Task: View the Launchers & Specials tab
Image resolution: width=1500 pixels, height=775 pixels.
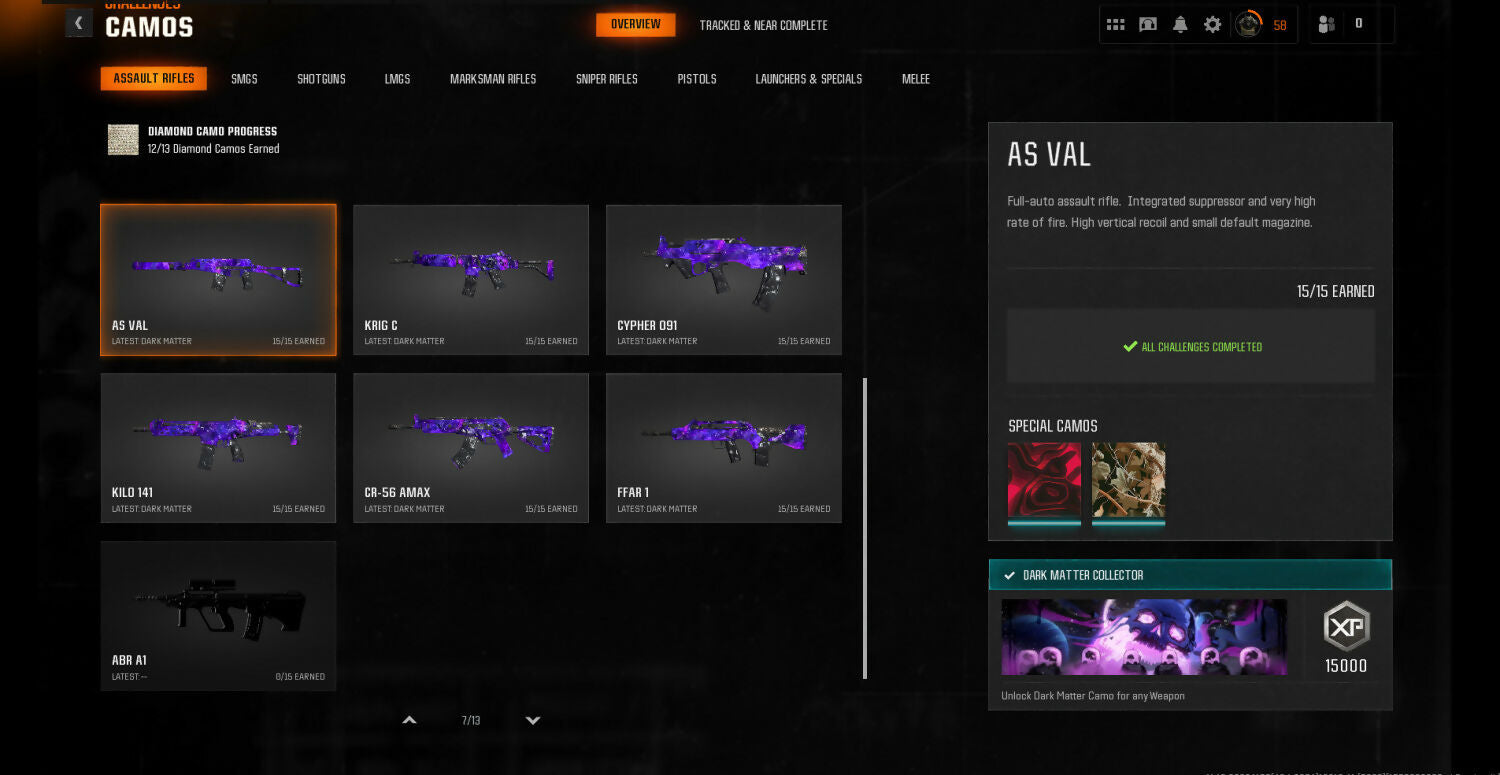Action: coord(808,79)
